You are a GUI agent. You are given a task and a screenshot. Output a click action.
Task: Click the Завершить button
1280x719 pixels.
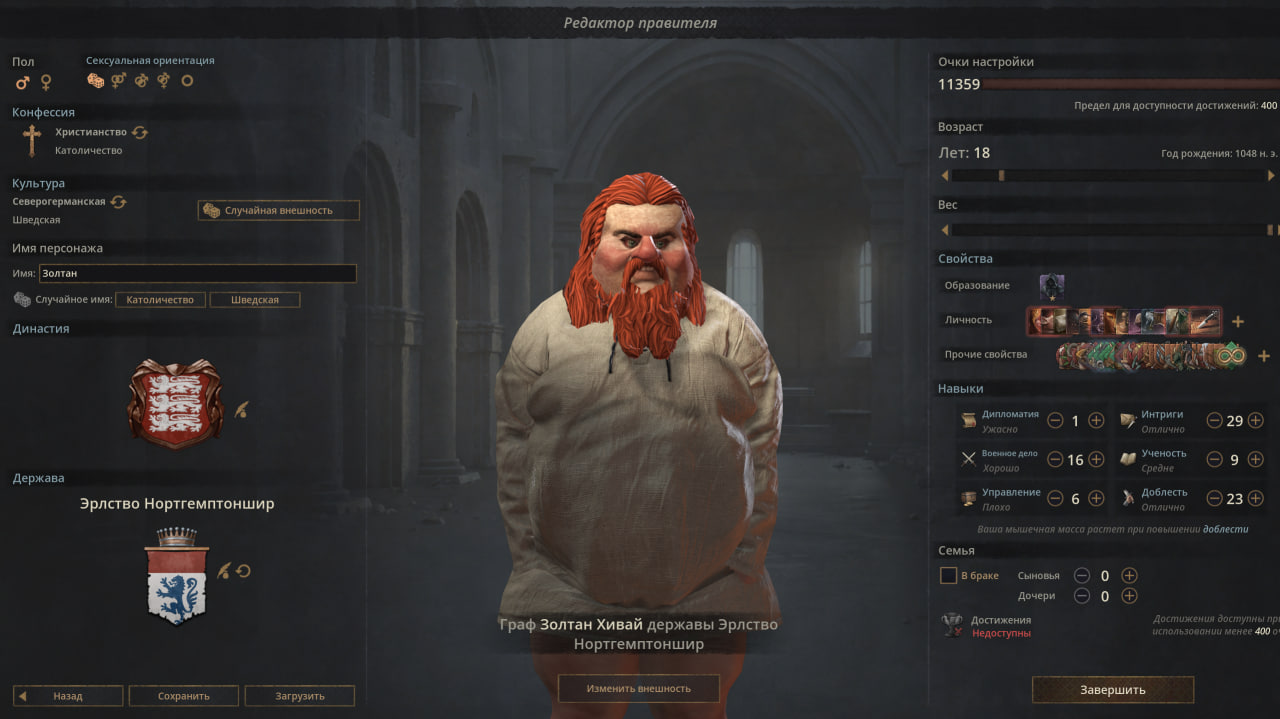tap(1112, 690)
